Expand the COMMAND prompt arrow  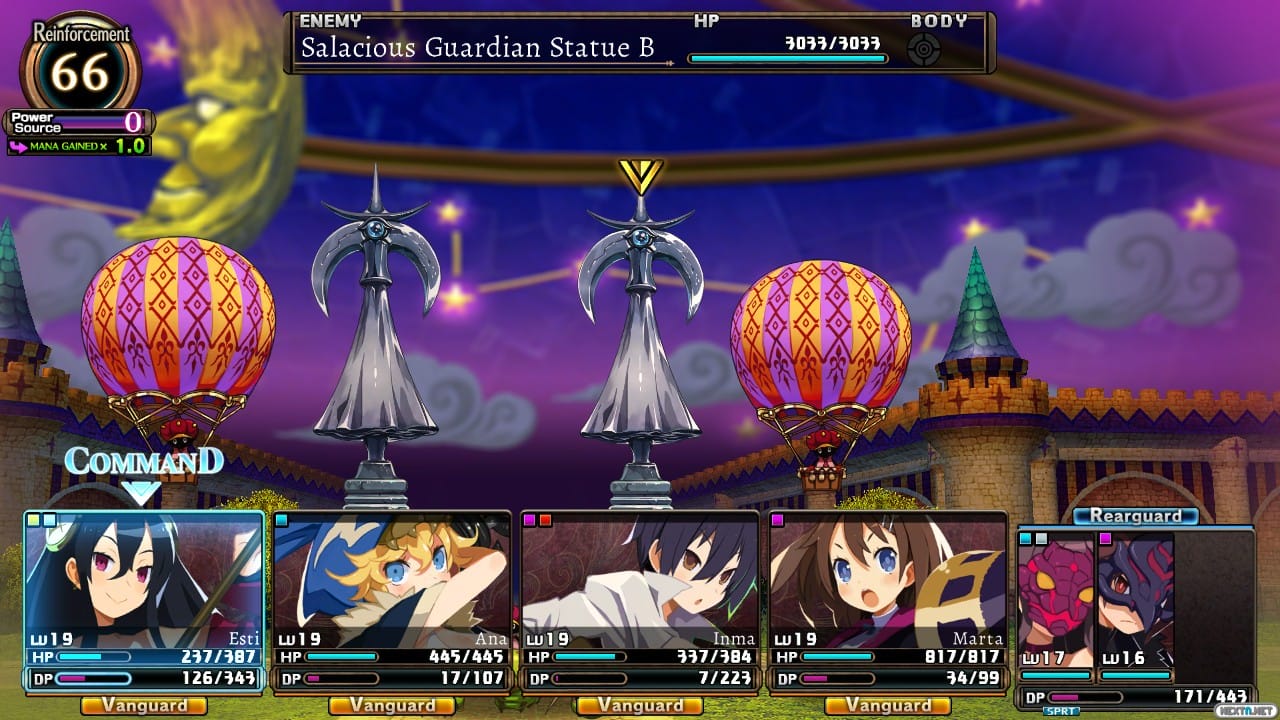click(x=140, y=490)
